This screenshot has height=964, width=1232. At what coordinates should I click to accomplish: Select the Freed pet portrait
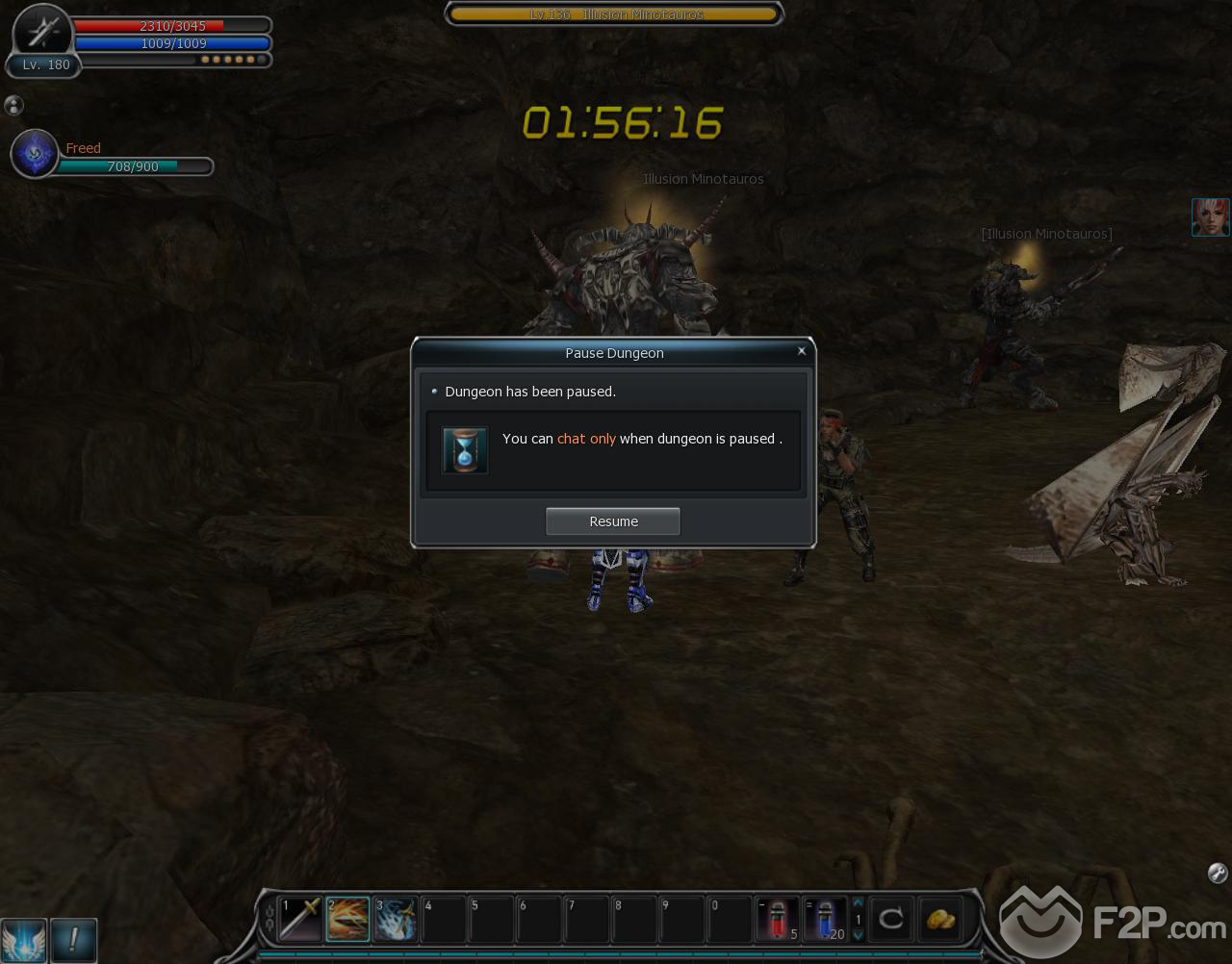coord(35,154)
